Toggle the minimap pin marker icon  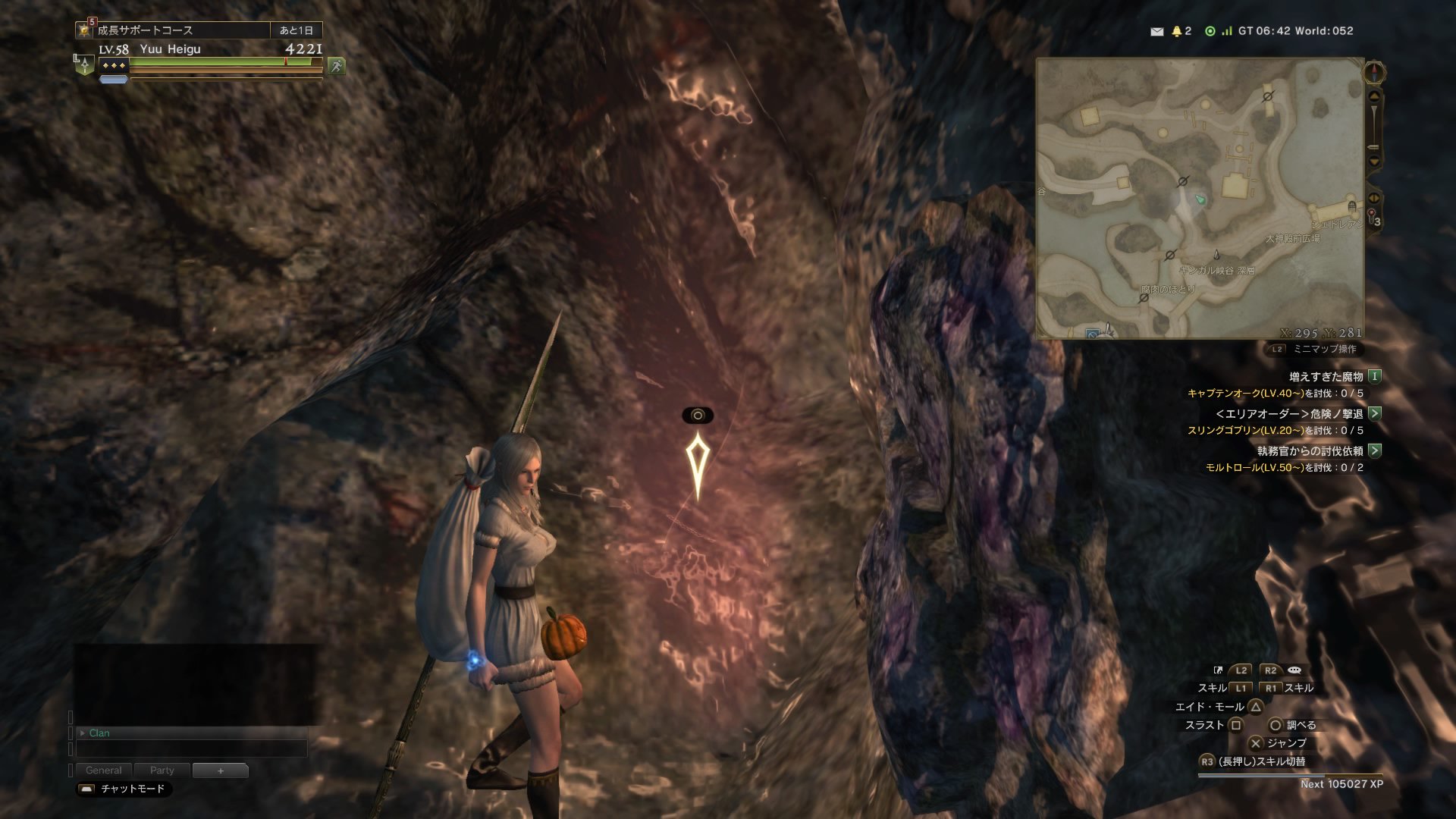click(1372, 215)
